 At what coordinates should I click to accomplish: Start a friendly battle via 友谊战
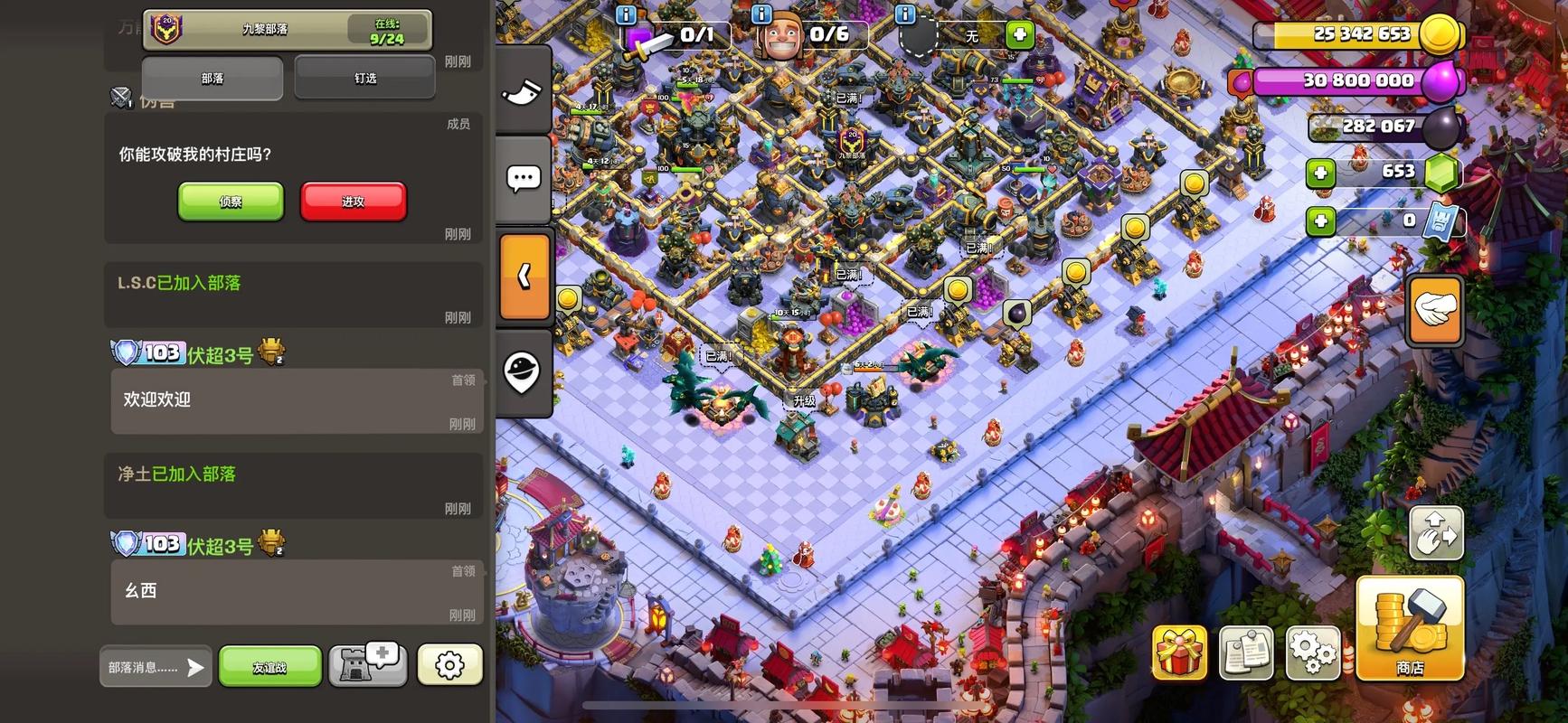(x=269, y=667)
